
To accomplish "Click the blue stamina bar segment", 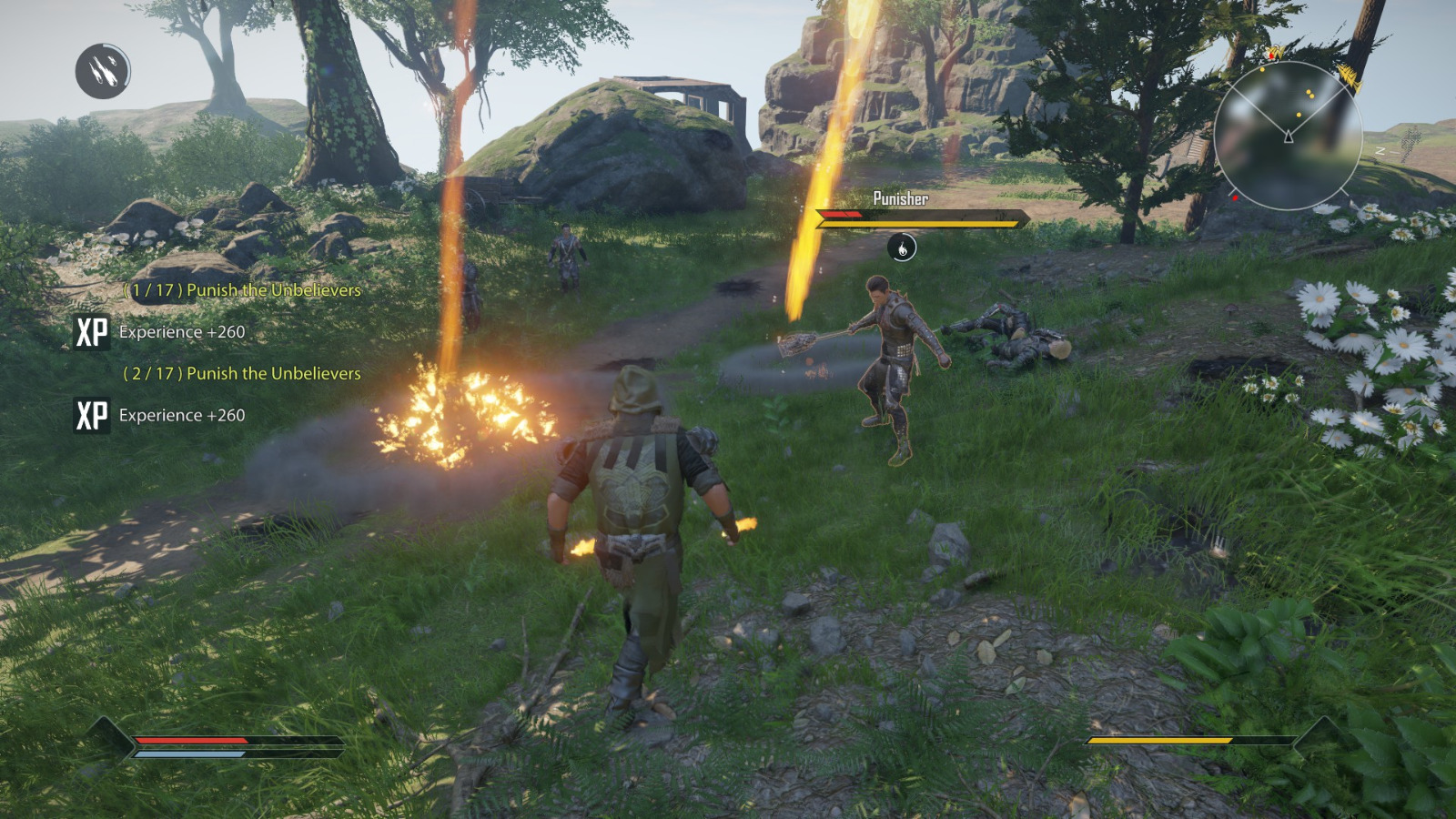I will coord(191,752).
